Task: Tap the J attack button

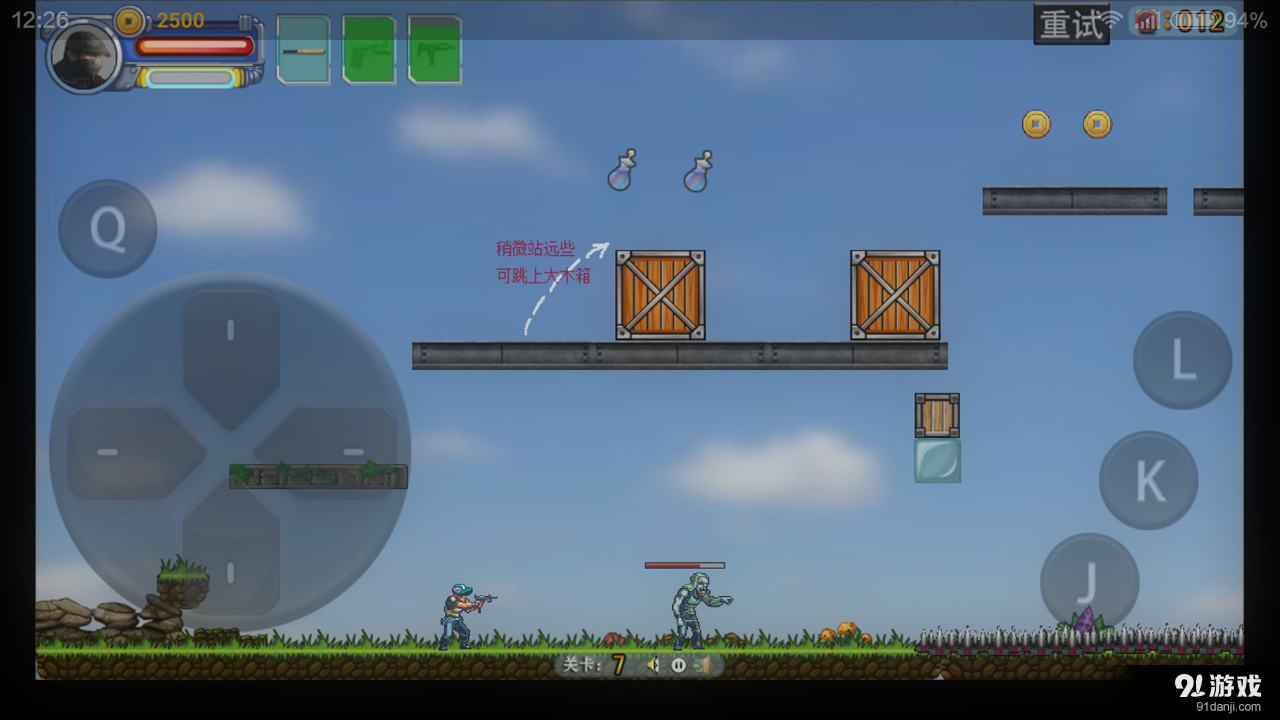Action: click(x=1088, y=578)
